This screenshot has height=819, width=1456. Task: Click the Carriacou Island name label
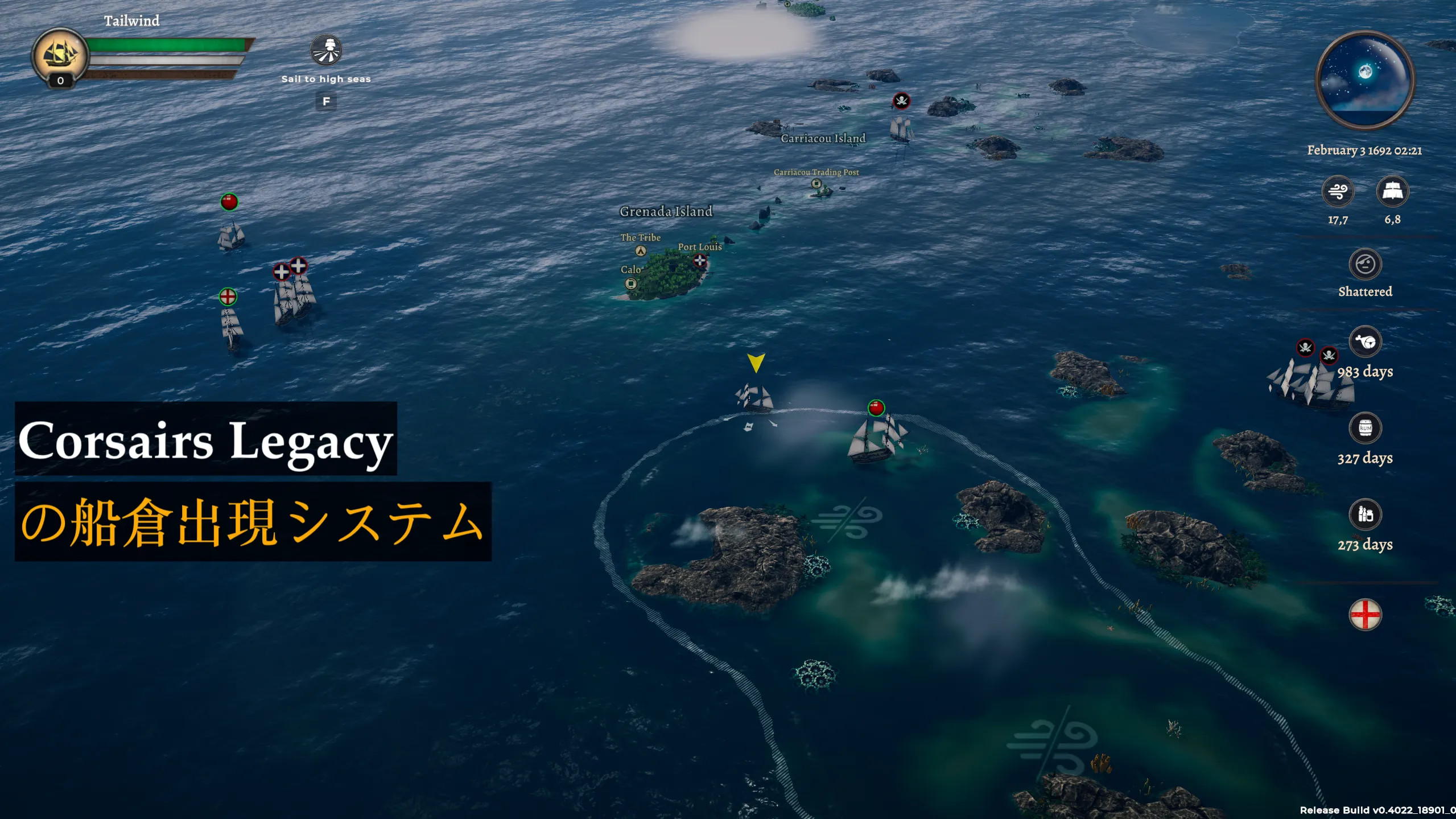pyautogui.click(x=824, y=138)
